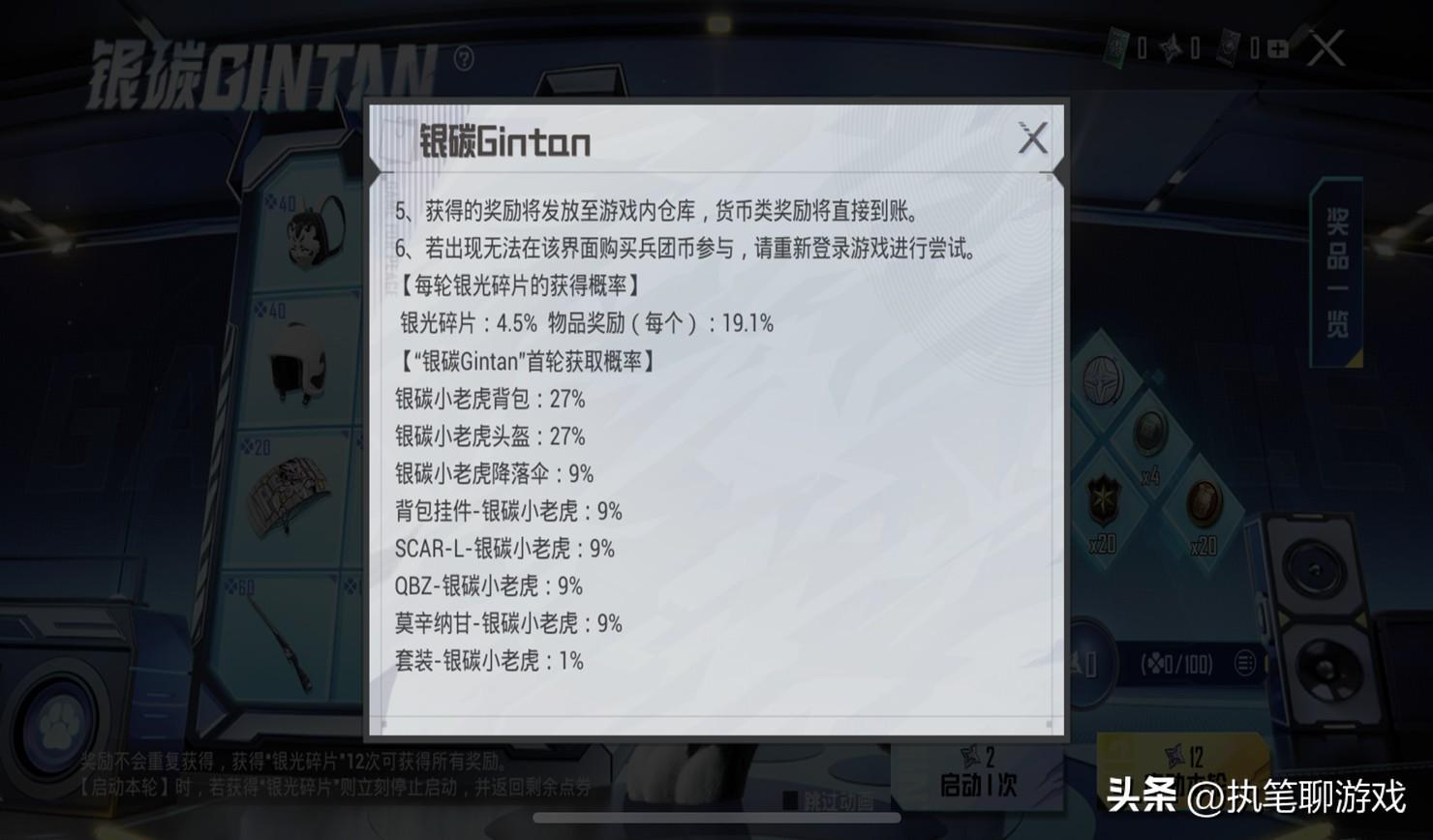This screenshot has height=840, width=1433.
Task: Close the 银碳Gintan rules dialog
Action: (x=1034, y=139)
